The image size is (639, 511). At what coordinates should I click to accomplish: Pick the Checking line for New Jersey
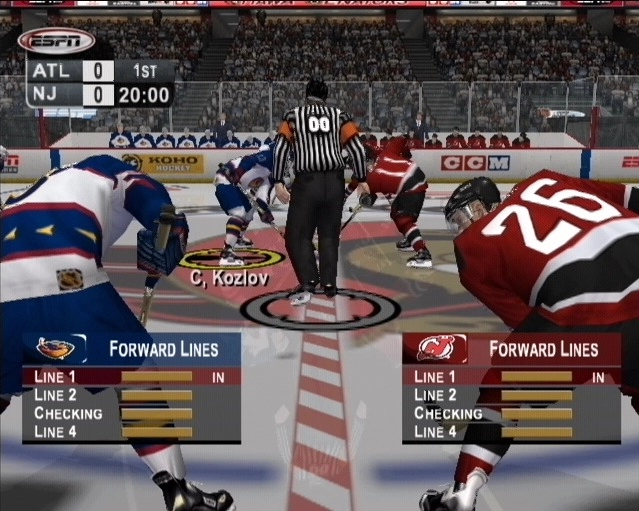511,413
